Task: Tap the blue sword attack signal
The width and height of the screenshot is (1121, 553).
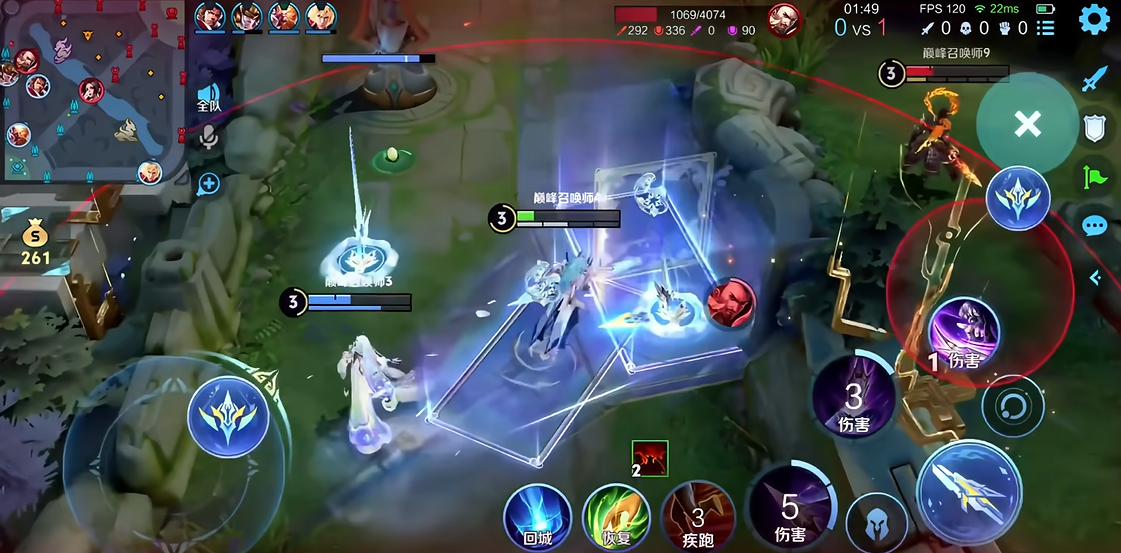Action: coord(1095,79)
